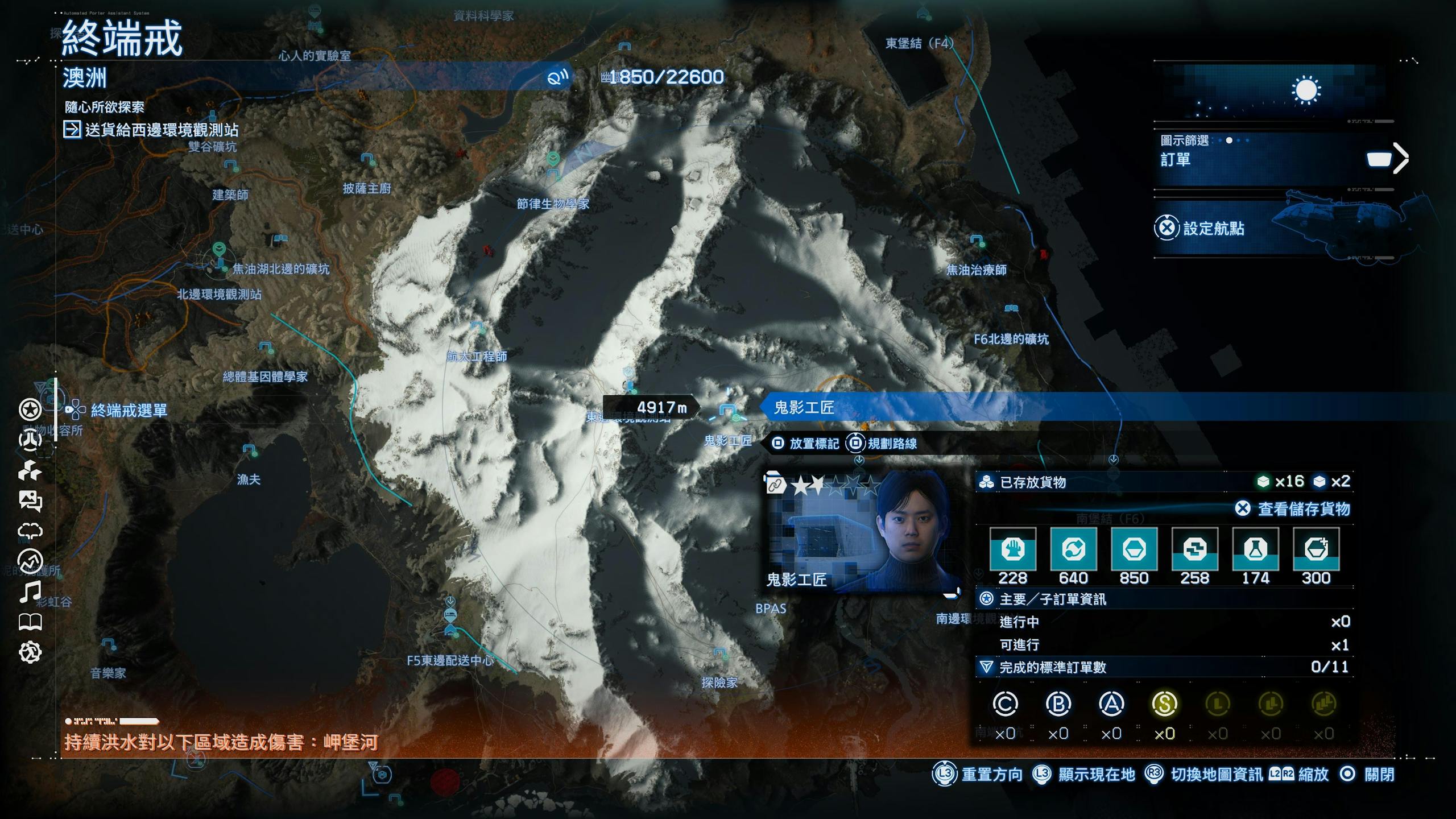Open the star orders icon in the sidebar
The height and width of the screenshot is (819, 1456).
coord(30,409)
